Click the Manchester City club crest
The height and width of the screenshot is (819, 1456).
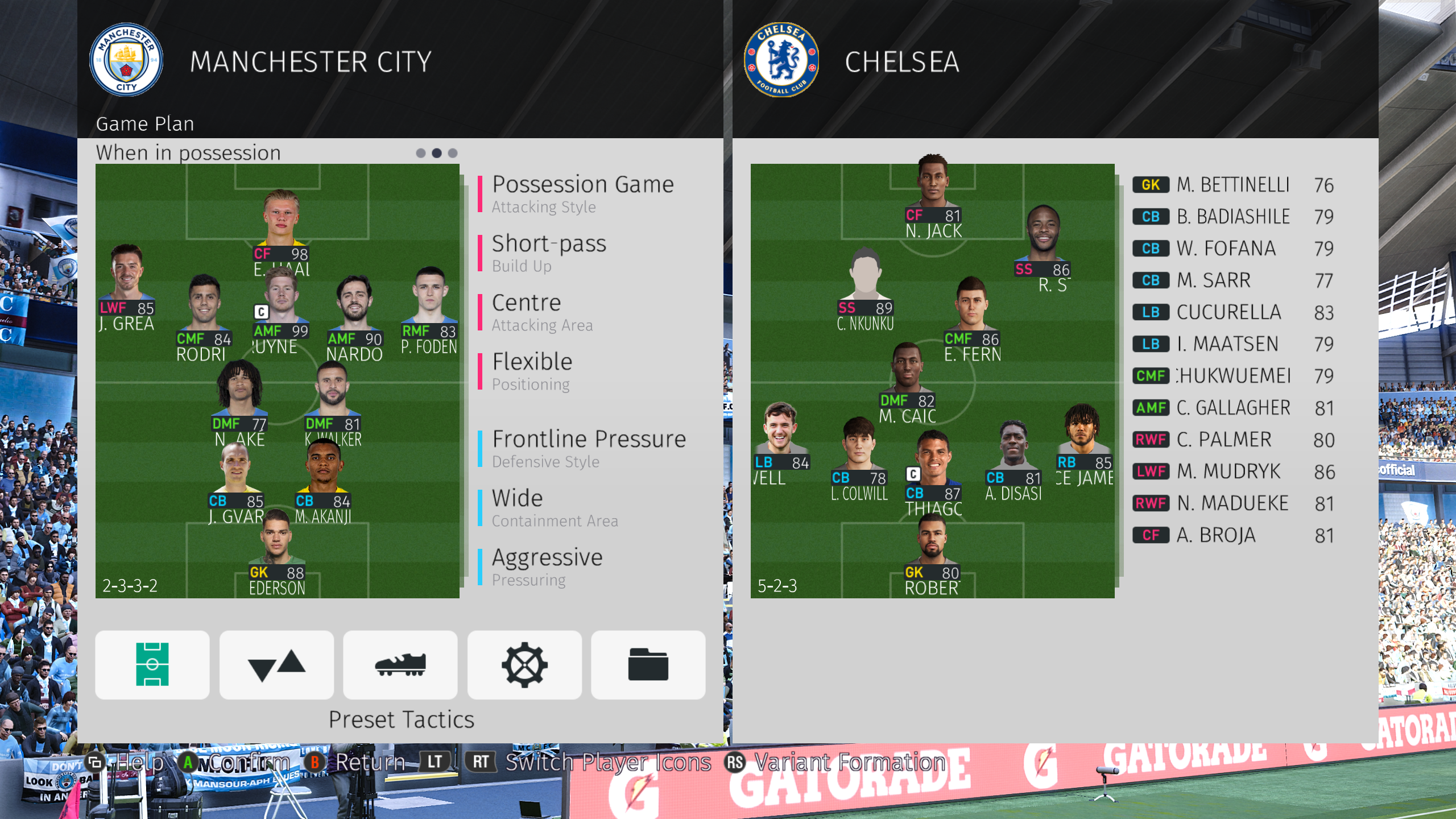(x=126, y=60)
